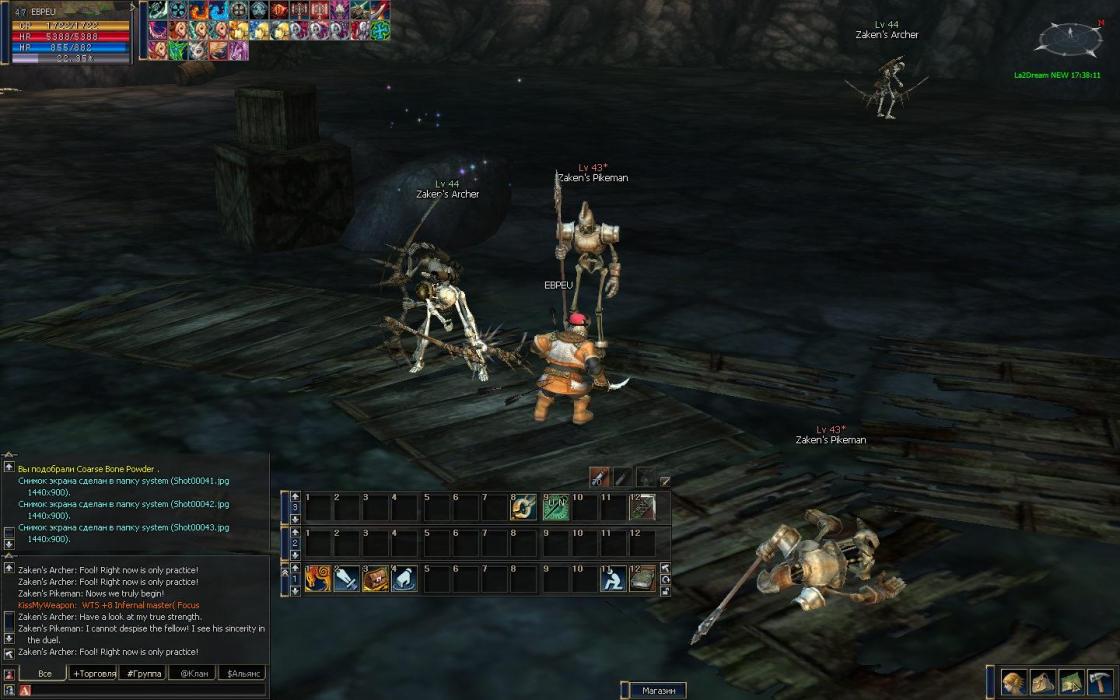Toggle the sit/stand action in slot 11

(x=613, y=578)
